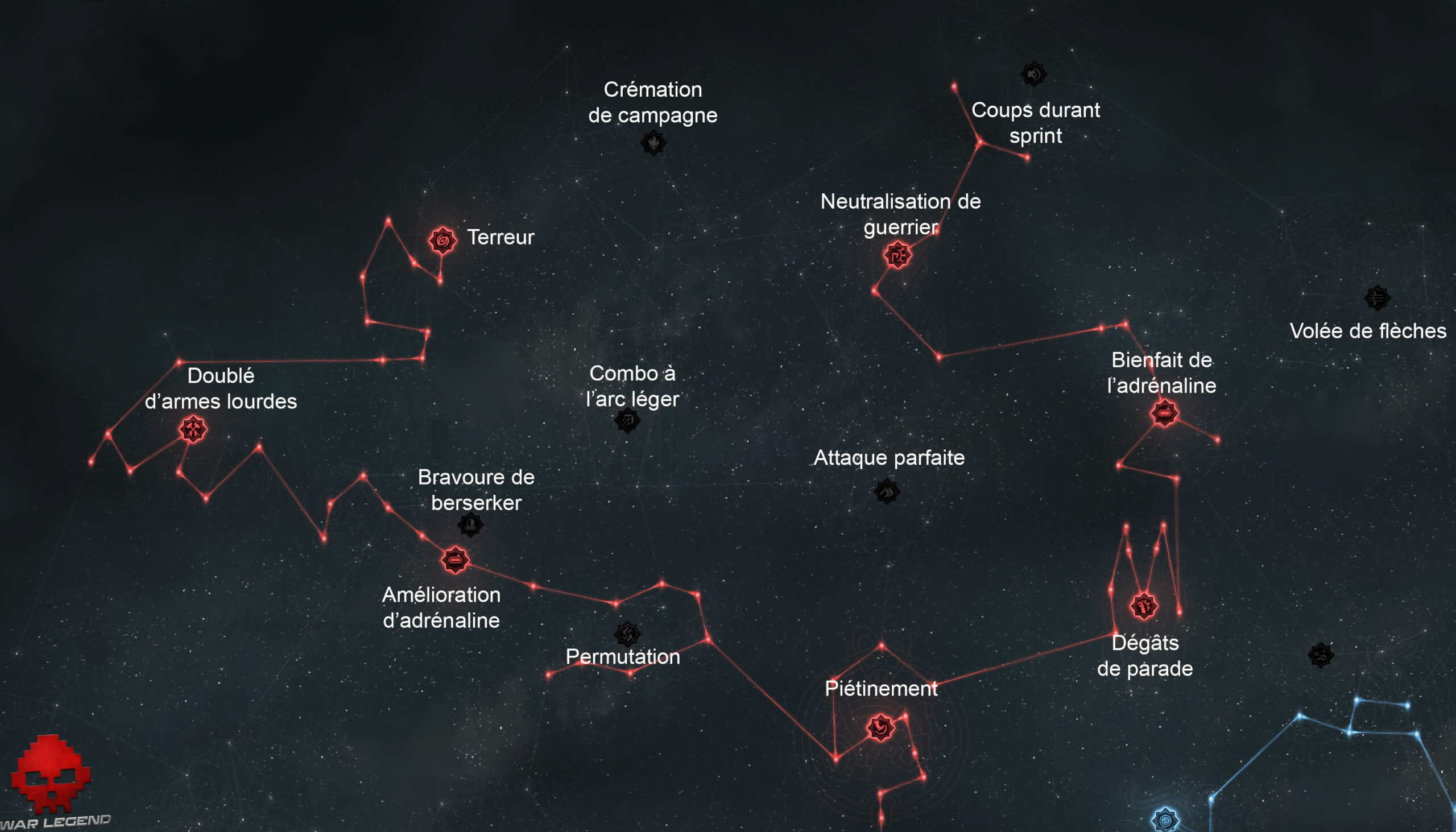
Task: Select the Attaque parfaite skill icon
Action: coord(887,490)
